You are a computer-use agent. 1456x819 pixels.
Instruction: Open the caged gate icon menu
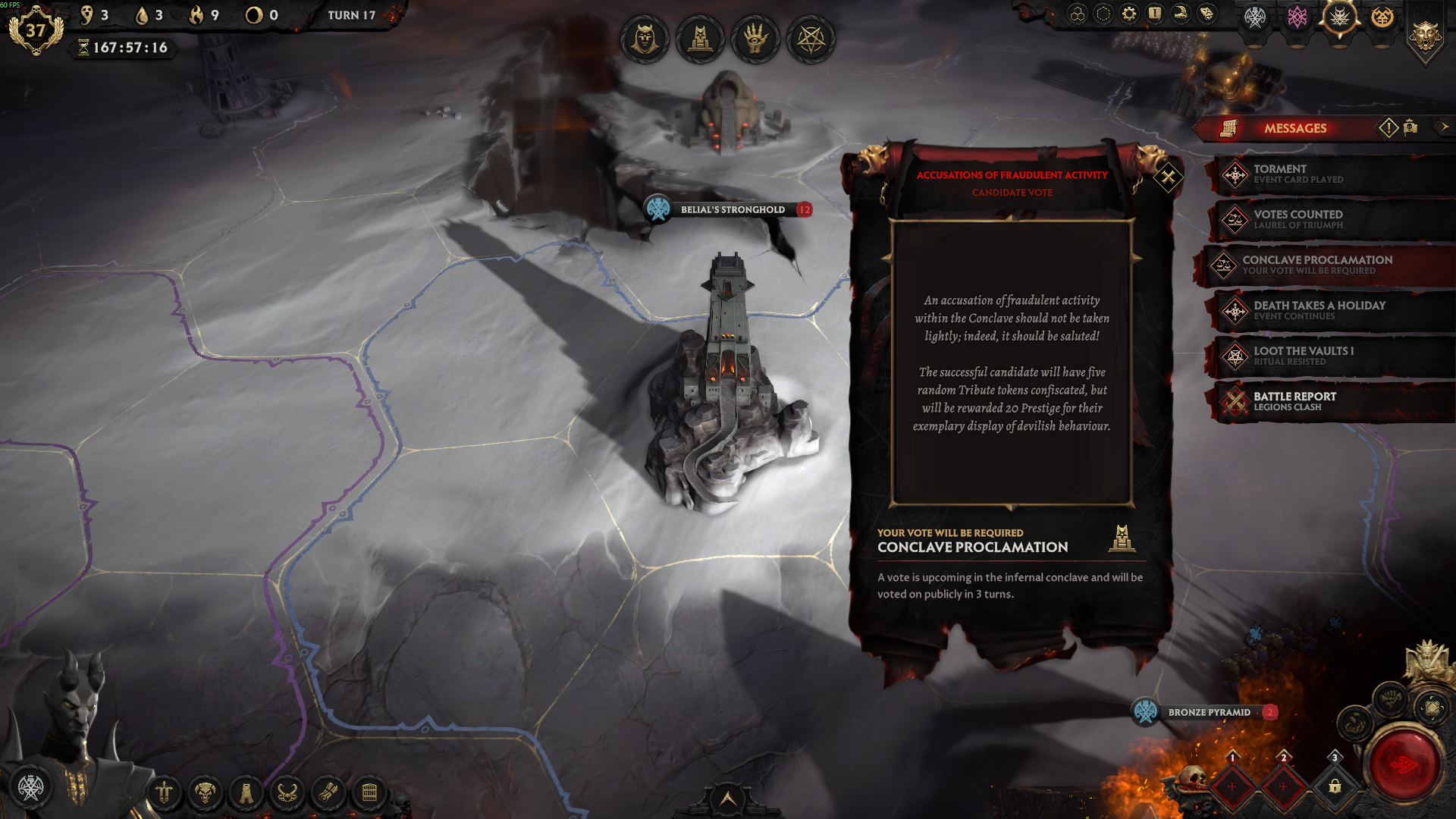tap(369, 793)
